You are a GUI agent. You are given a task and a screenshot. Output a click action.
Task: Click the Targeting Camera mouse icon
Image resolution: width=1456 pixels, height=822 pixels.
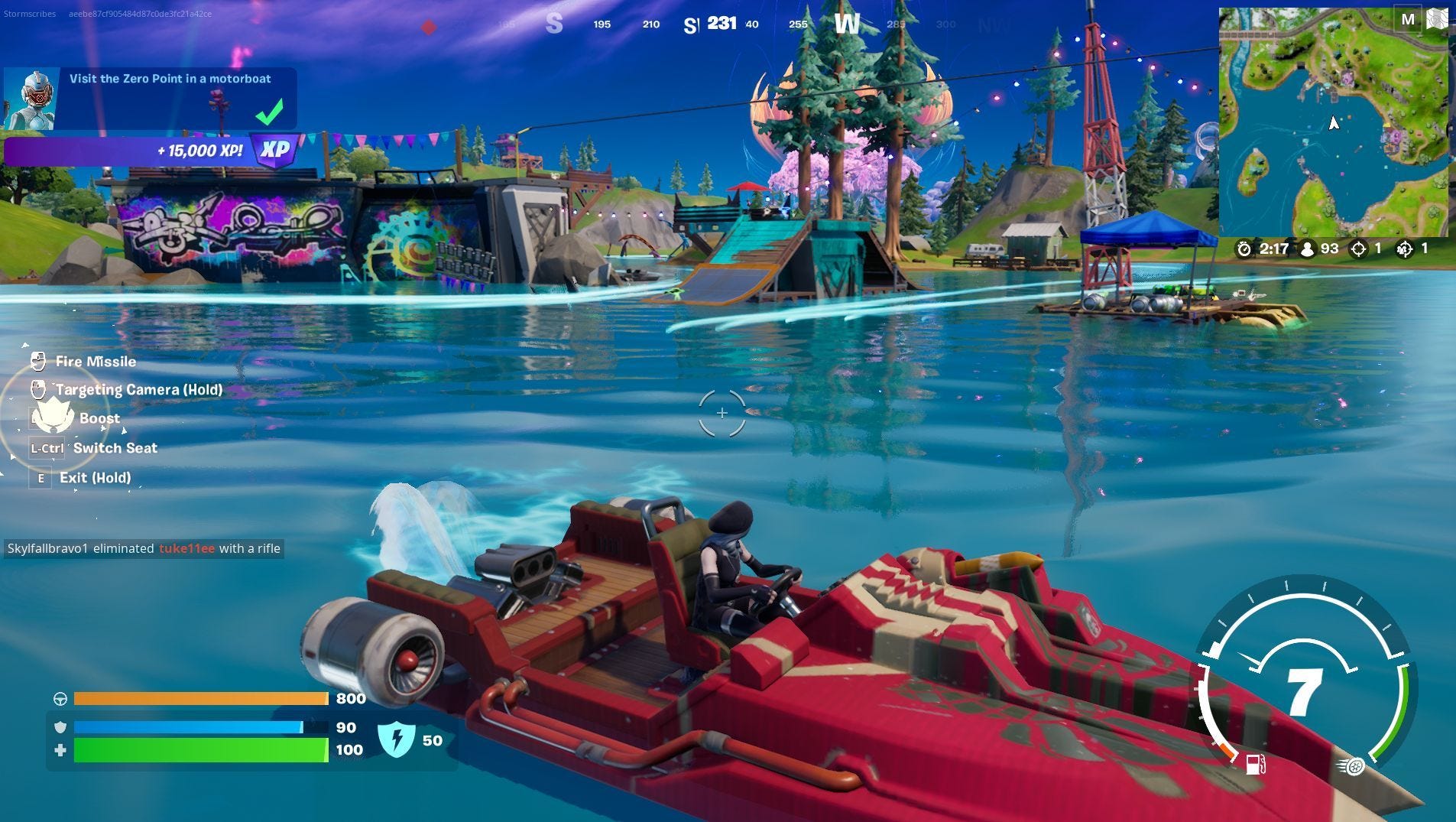38,389
